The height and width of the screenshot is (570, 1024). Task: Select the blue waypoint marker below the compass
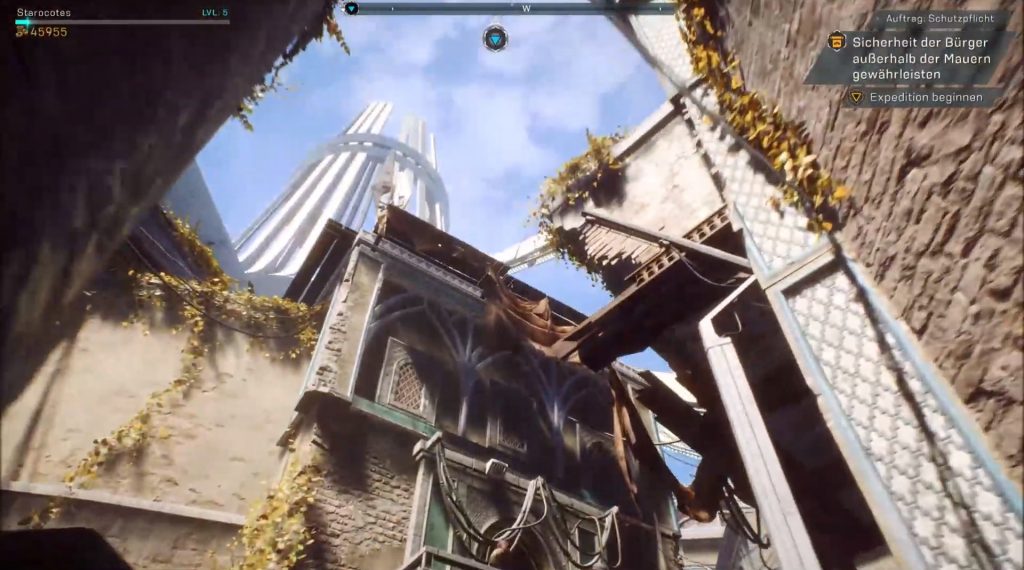pyautogui.click(x=495, y=38)
